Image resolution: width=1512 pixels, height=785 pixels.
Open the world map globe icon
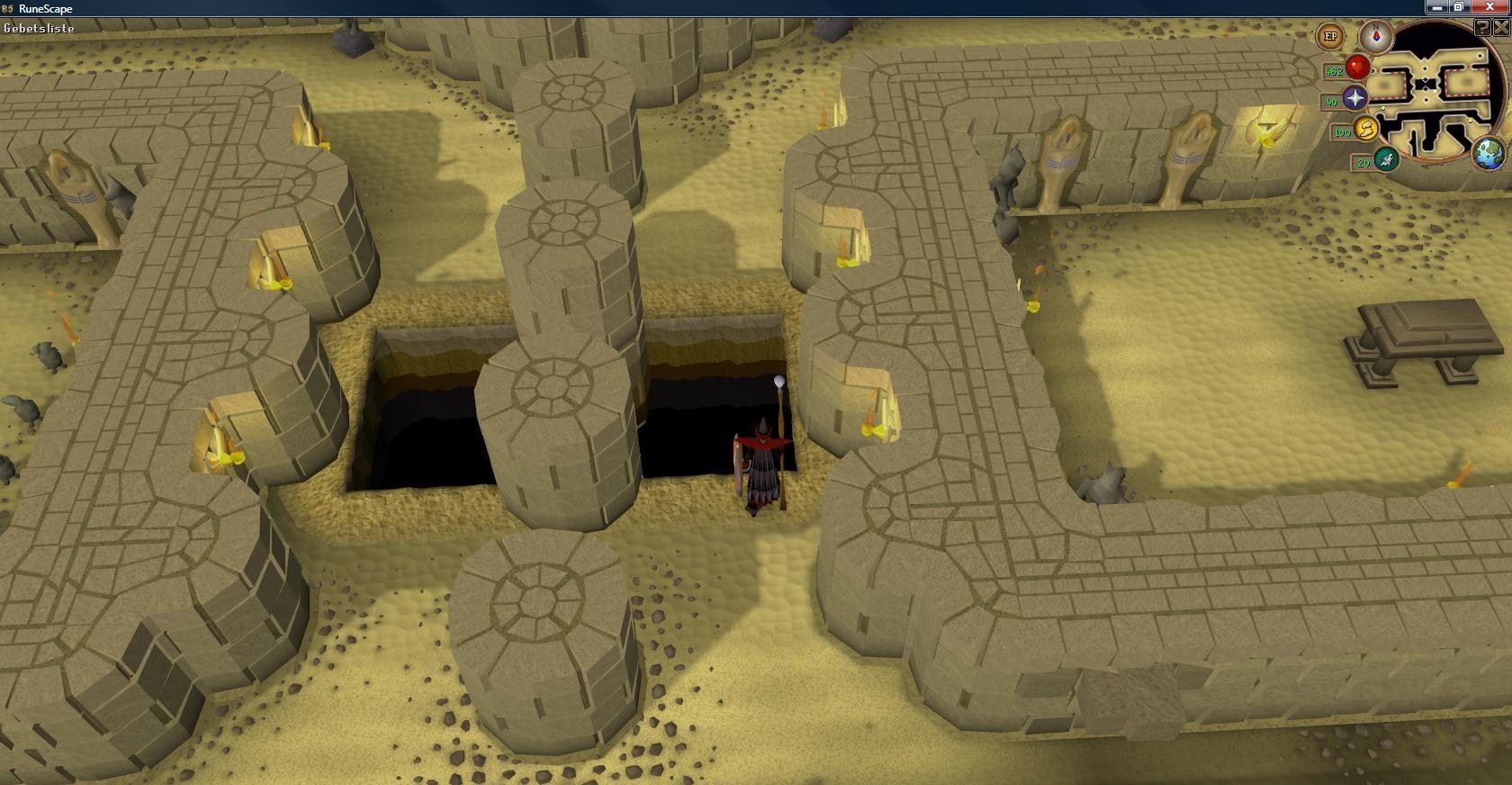(x=1489, y=152)
